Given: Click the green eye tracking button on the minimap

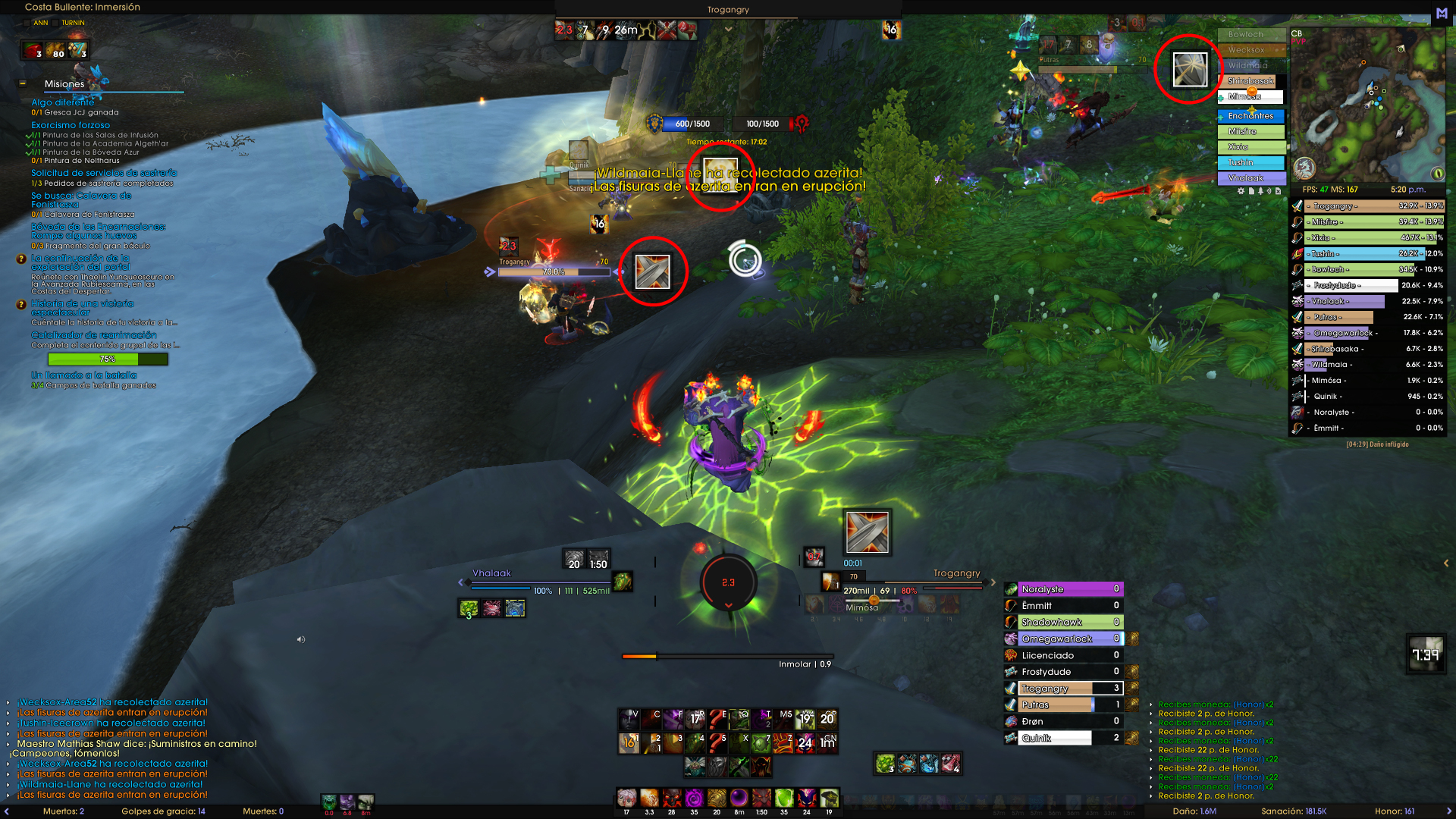Looking at the screenshot, I should (x=1437, y=173).
